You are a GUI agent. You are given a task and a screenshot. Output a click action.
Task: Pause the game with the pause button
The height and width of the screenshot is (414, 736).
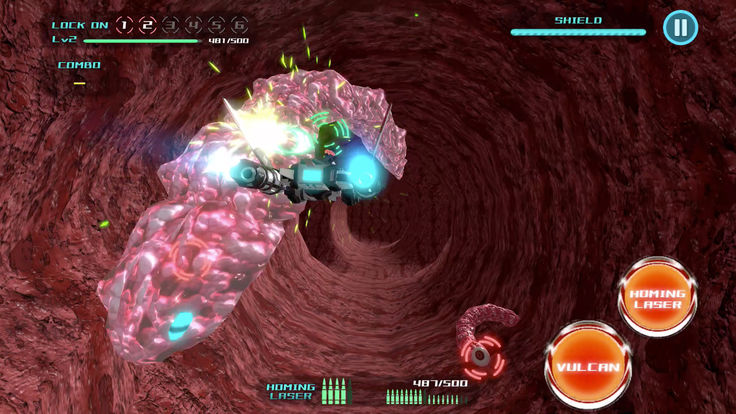click(x=680, y=27)
